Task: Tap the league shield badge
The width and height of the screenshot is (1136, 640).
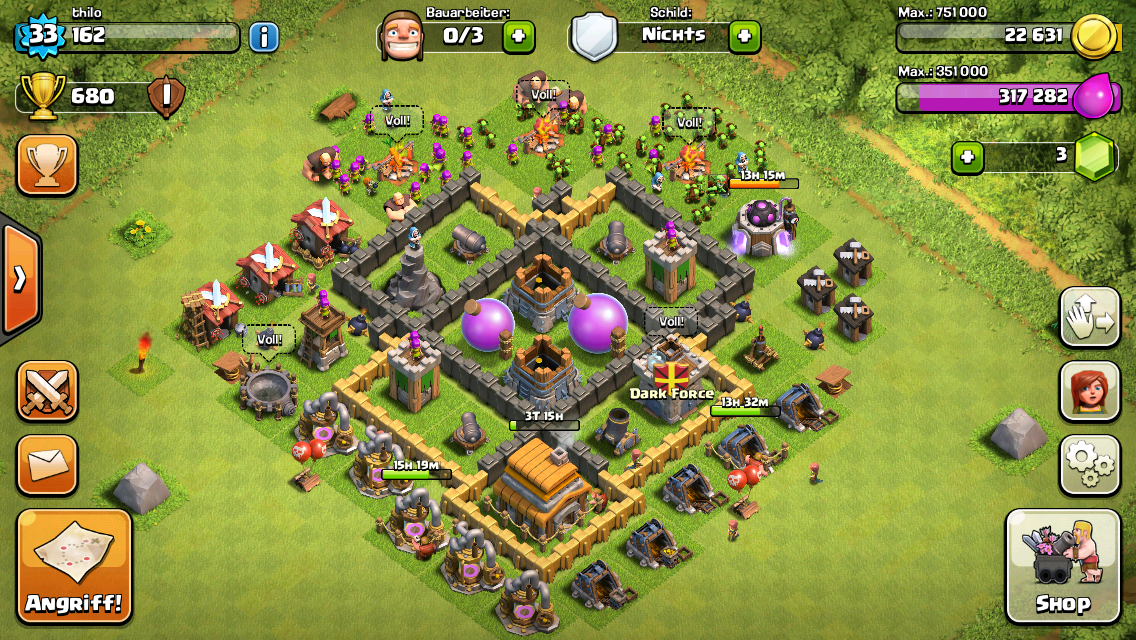Action: 166,97
